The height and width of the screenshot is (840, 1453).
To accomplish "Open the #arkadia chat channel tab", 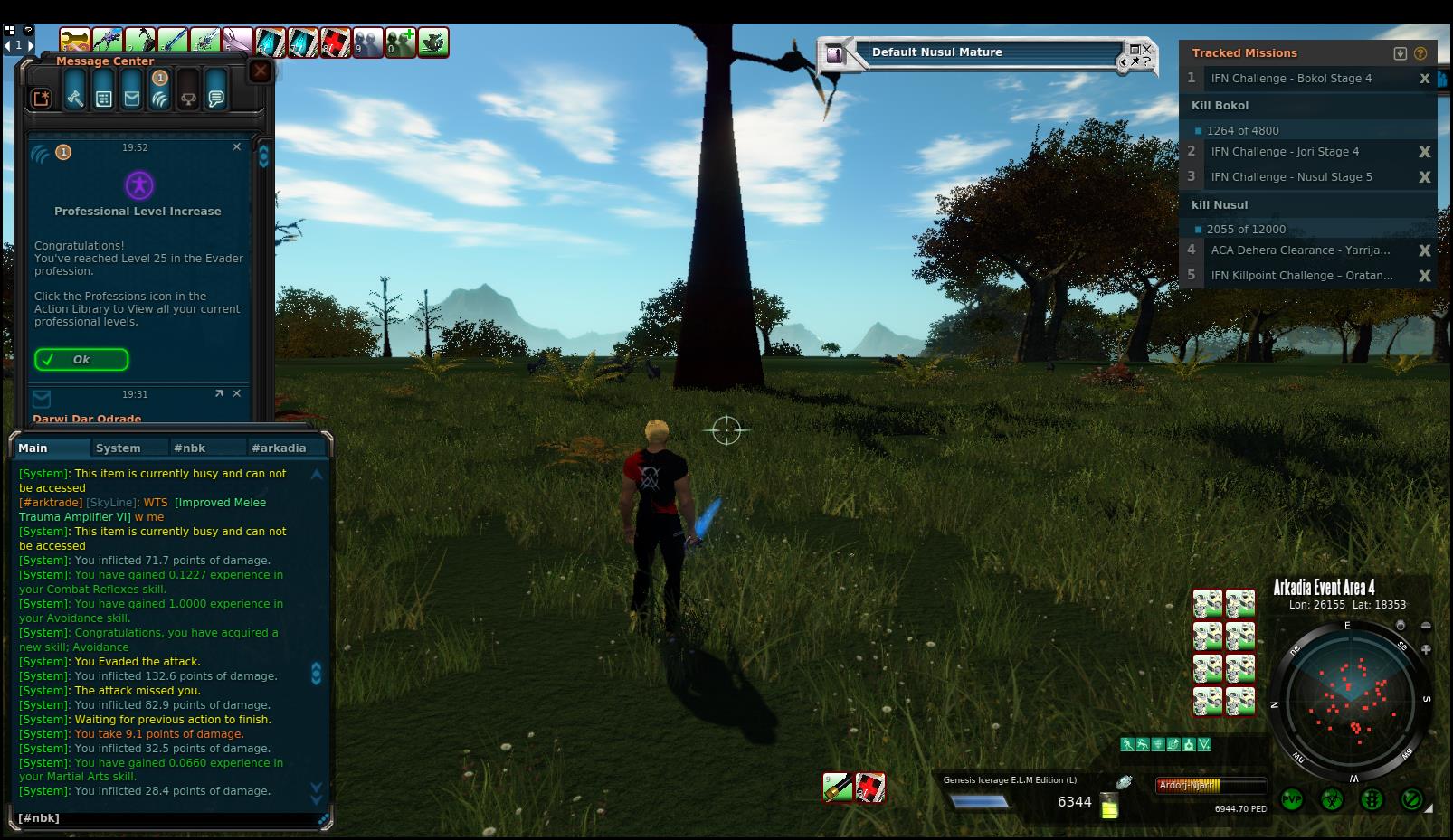I will click(279, 448).
